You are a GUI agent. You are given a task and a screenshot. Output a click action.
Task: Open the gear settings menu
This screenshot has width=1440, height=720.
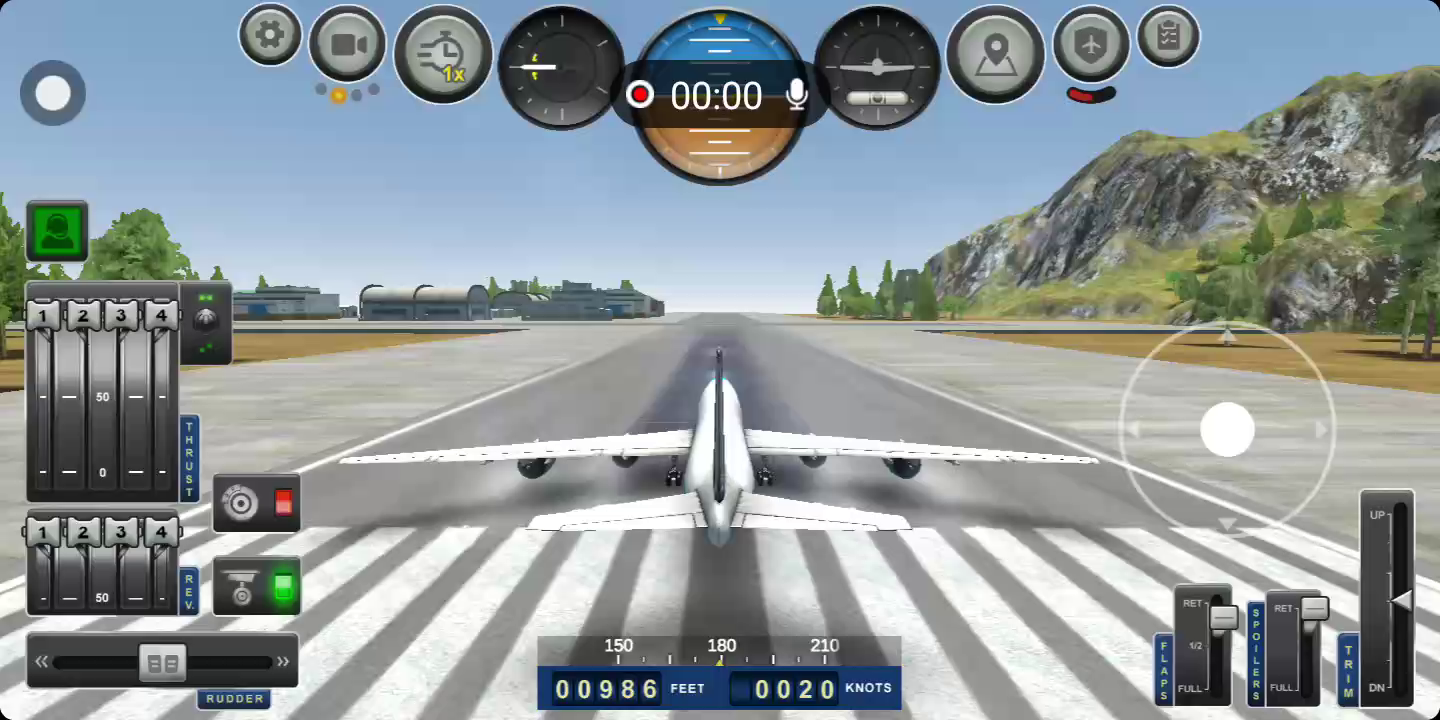270,35
